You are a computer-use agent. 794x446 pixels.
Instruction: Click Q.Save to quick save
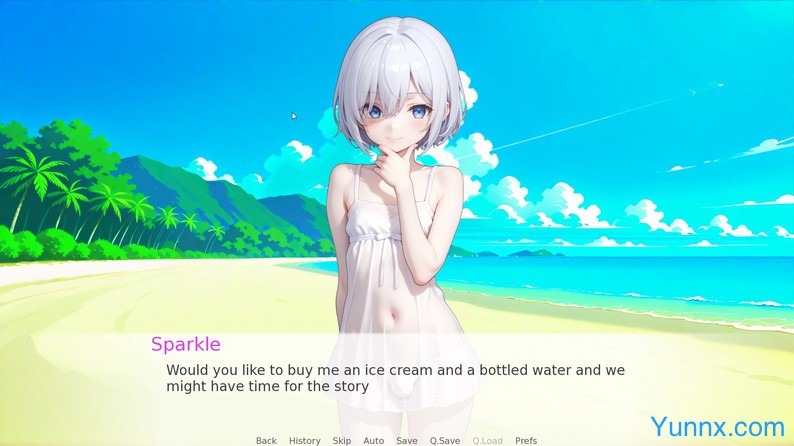pyautogui.click(x=445, y=440)
